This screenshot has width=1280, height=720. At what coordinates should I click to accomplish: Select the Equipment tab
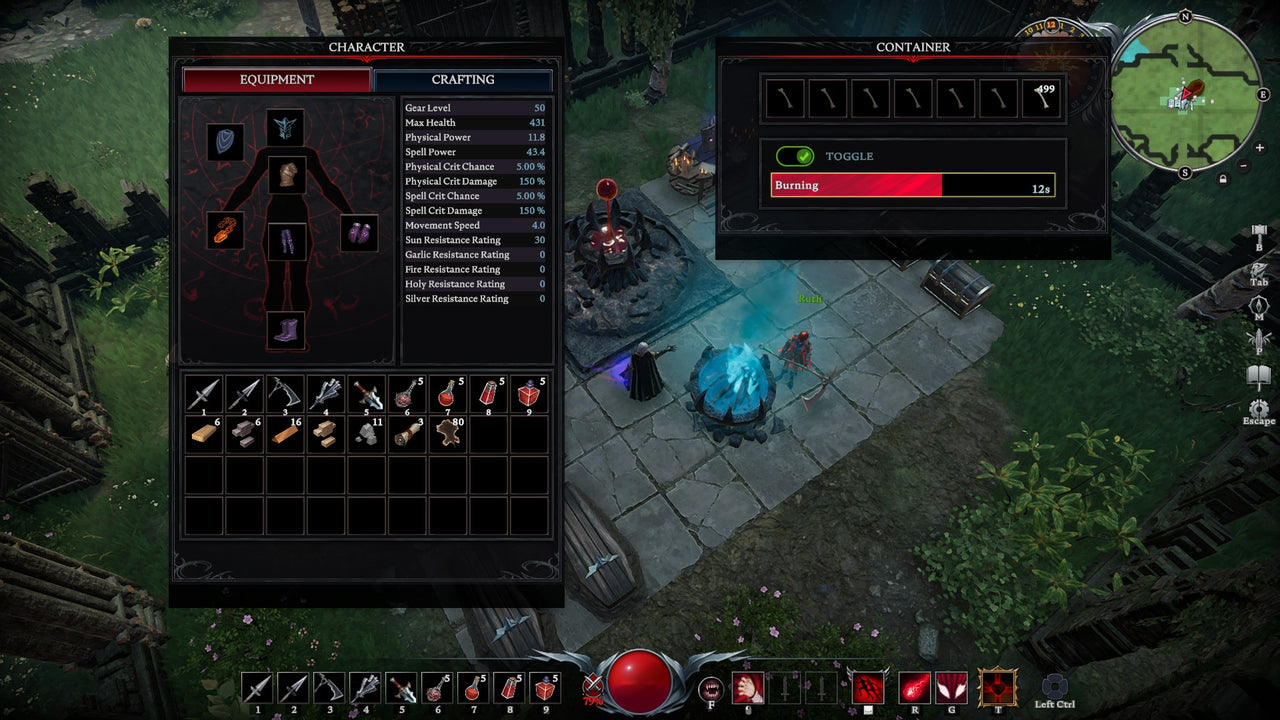[x=276, y=79]
